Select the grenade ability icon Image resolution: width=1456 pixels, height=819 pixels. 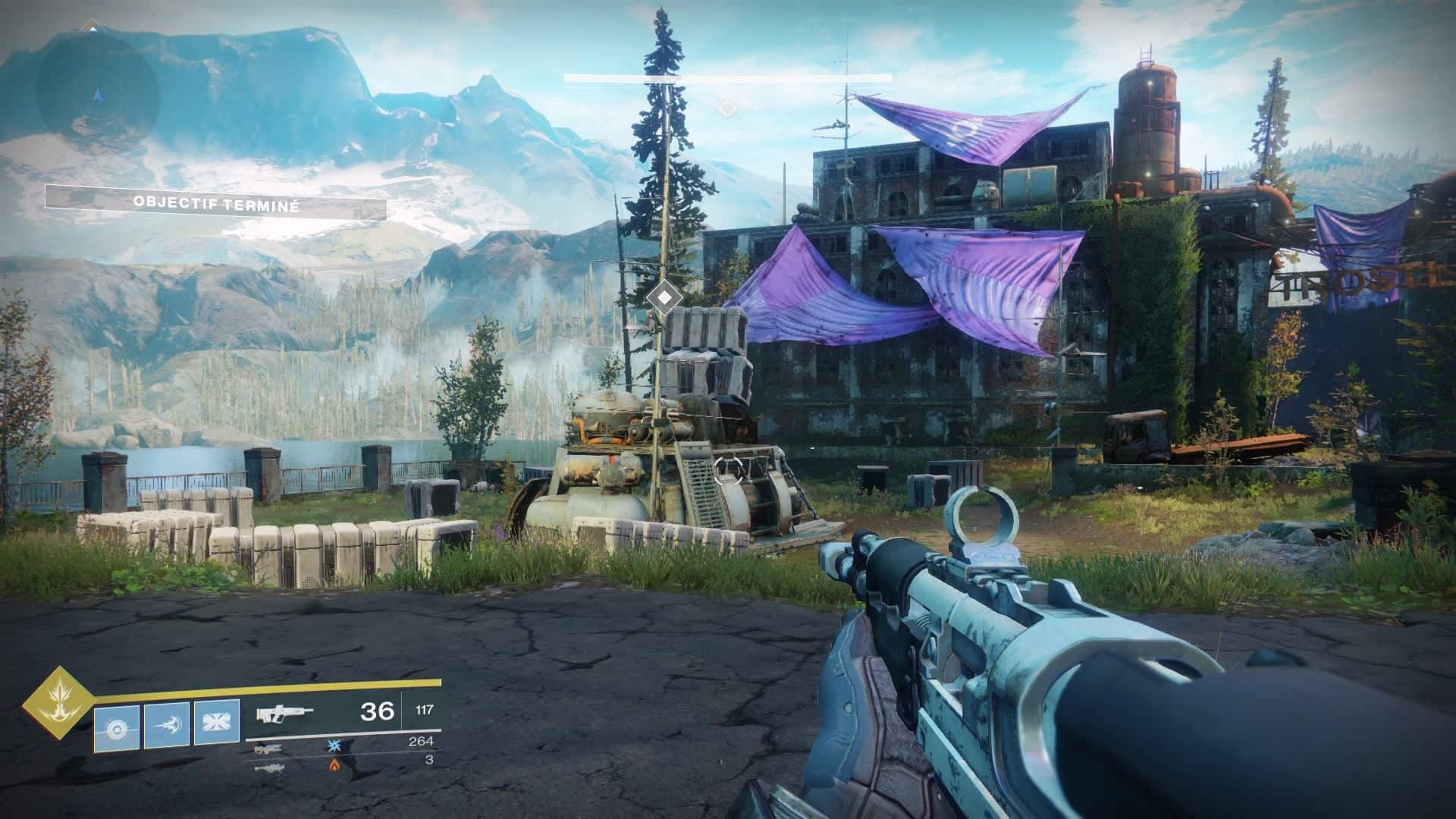(x=117, y=728)
